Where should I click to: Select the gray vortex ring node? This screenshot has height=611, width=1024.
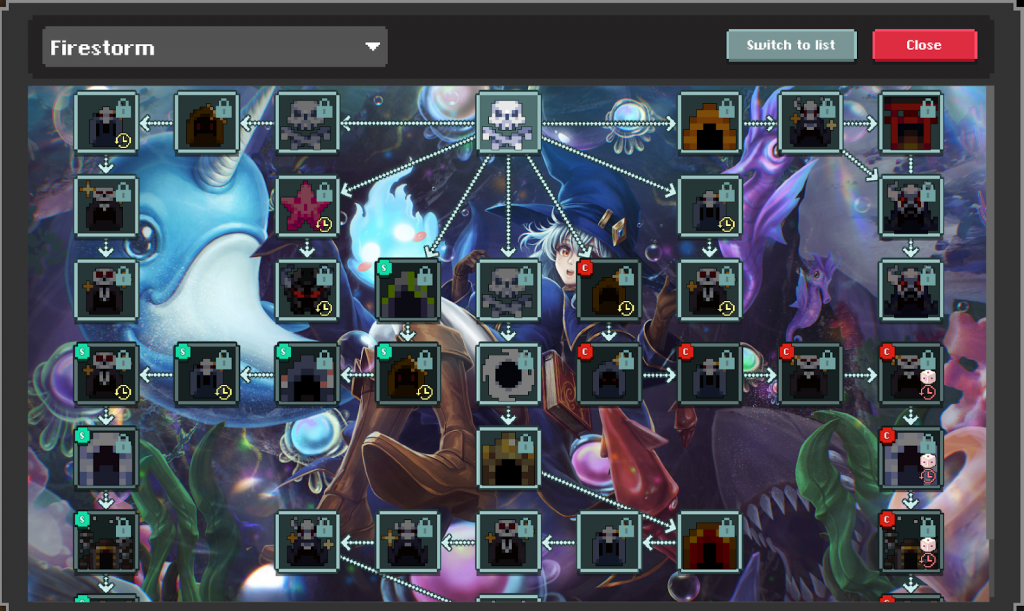pyautogui.click(x=509, y=374)
